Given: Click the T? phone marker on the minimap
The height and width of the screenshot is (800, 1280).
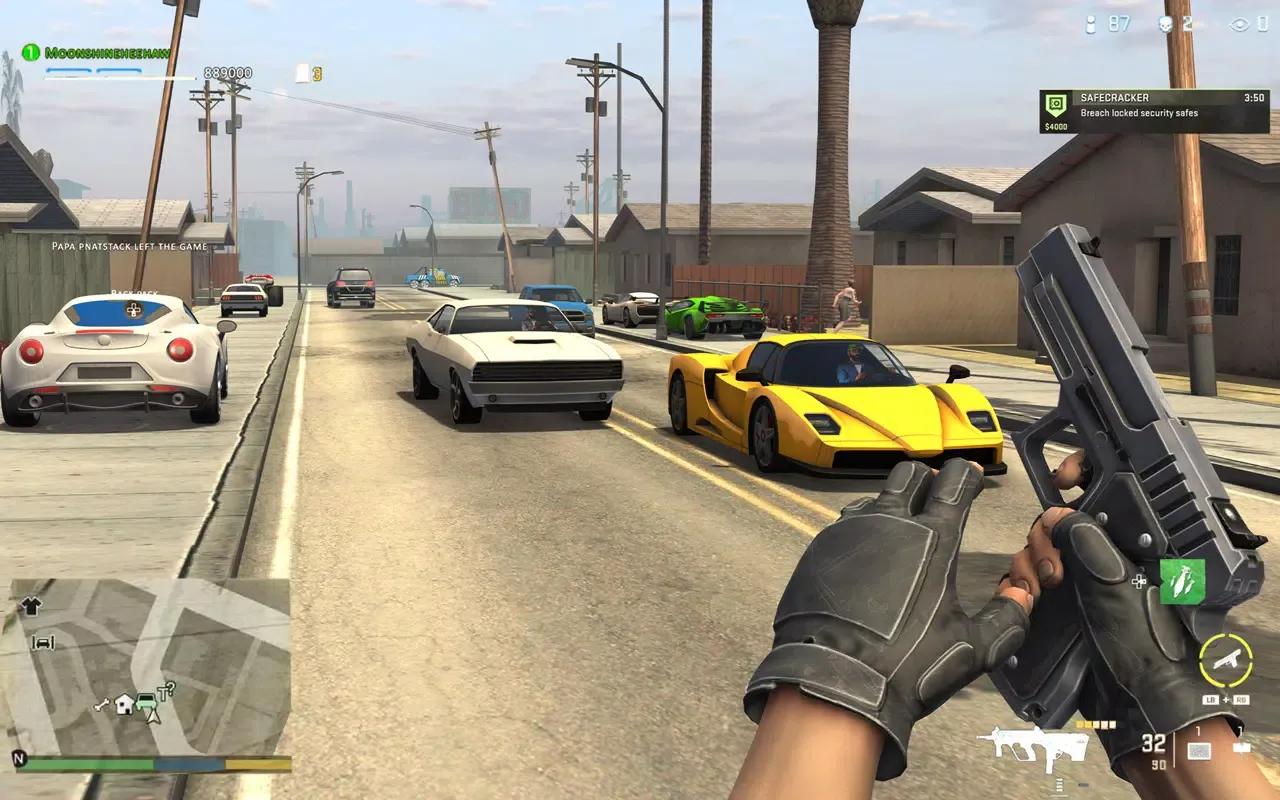Looking at the screenshot, I should coord(166,690).
